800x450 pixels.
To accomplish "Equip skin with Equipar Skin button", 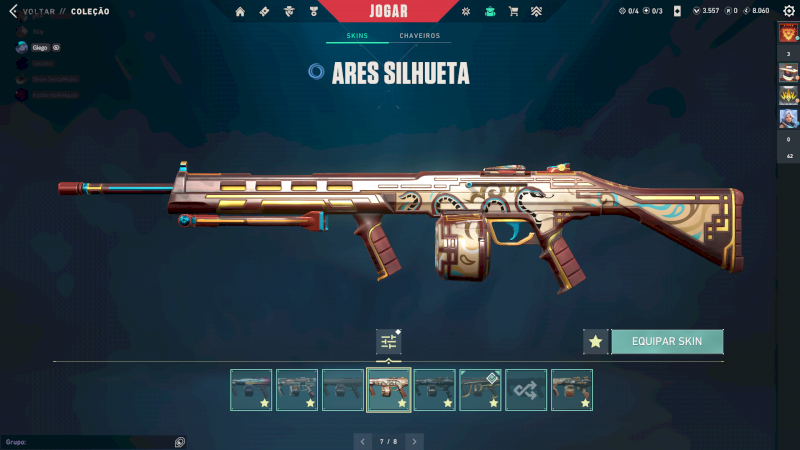I will point(667,341).
